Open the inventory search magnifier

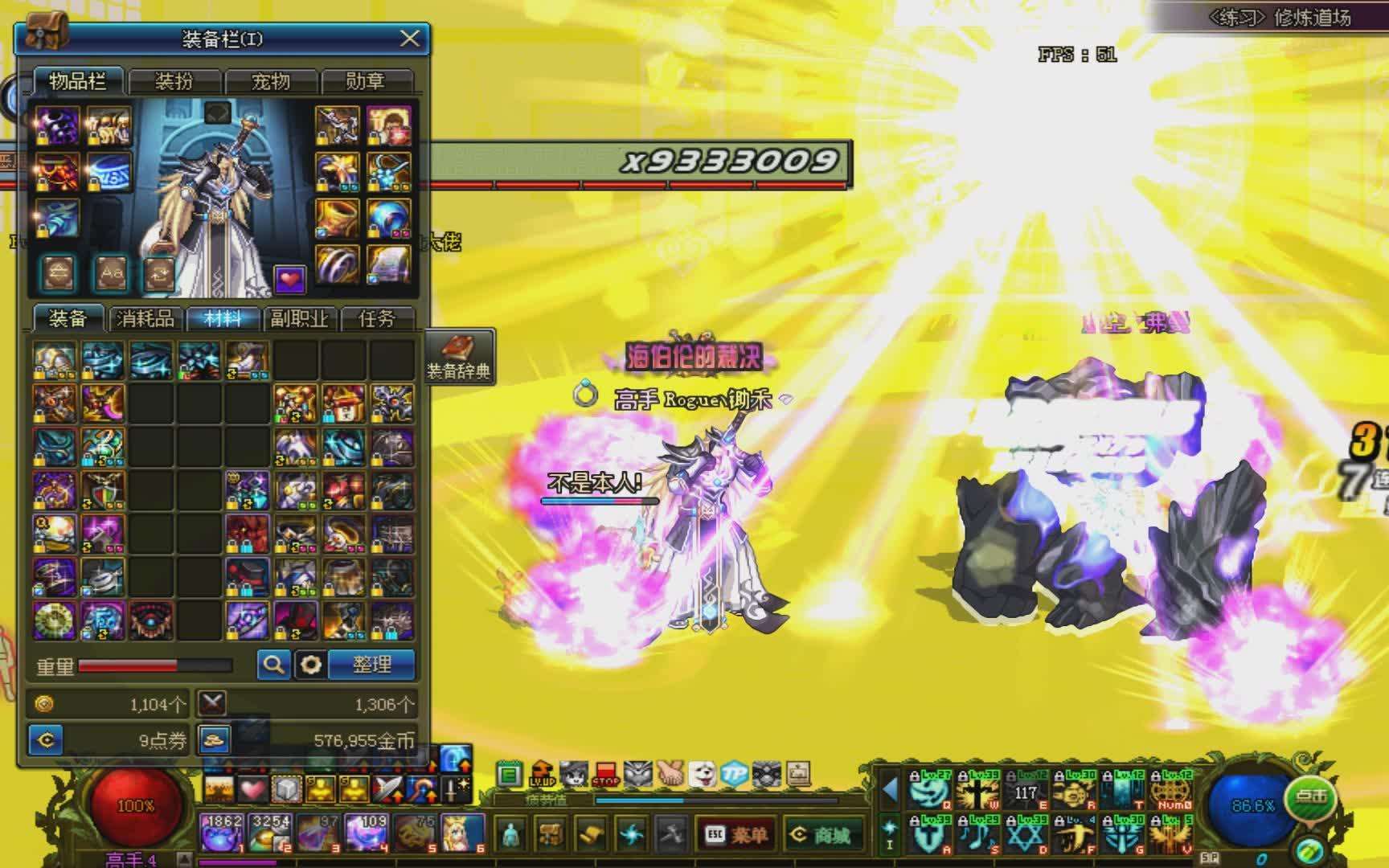pyautogui.click(x=273, y=665)
